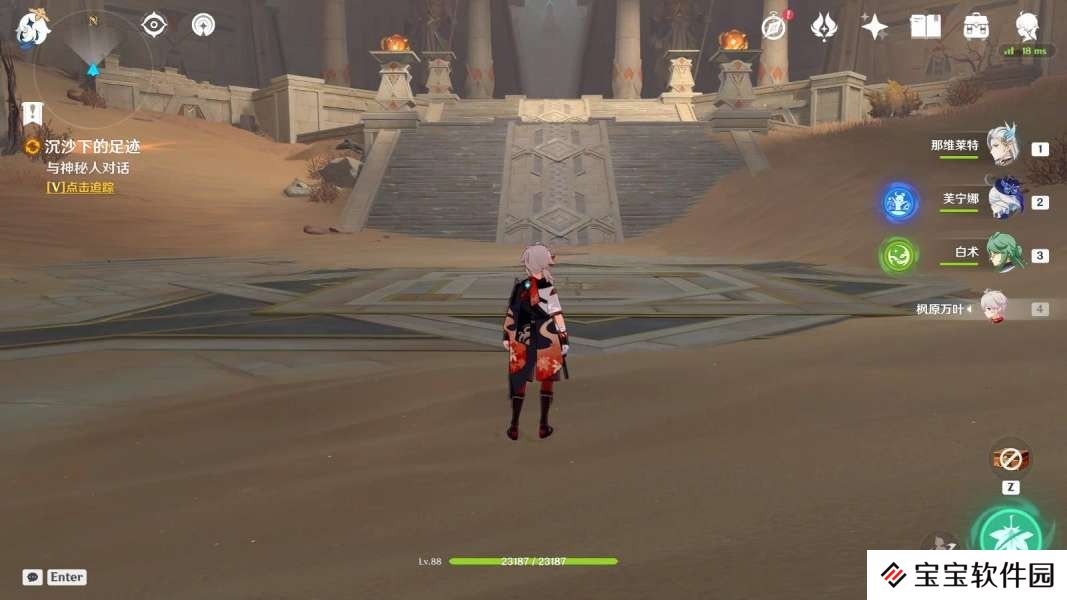Click the round arch icon beside the minimap
The width and height of the screenshot is (1067, 600).
pyautogui.click(x=203, y=25)
